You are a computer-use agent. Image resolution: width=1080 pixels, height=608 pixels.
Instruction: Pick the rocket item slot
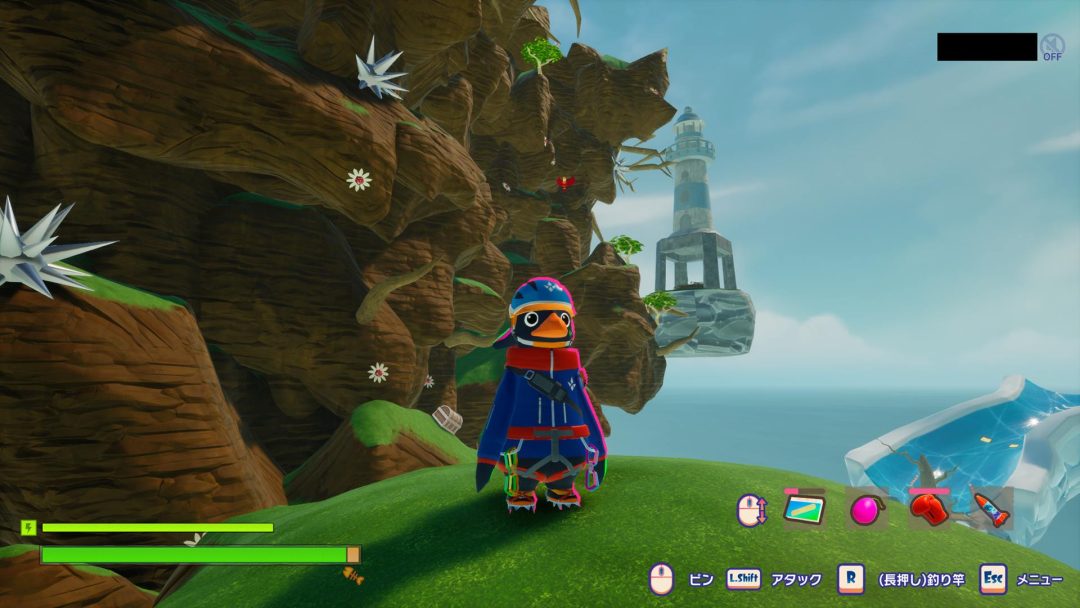coord(992,510)
